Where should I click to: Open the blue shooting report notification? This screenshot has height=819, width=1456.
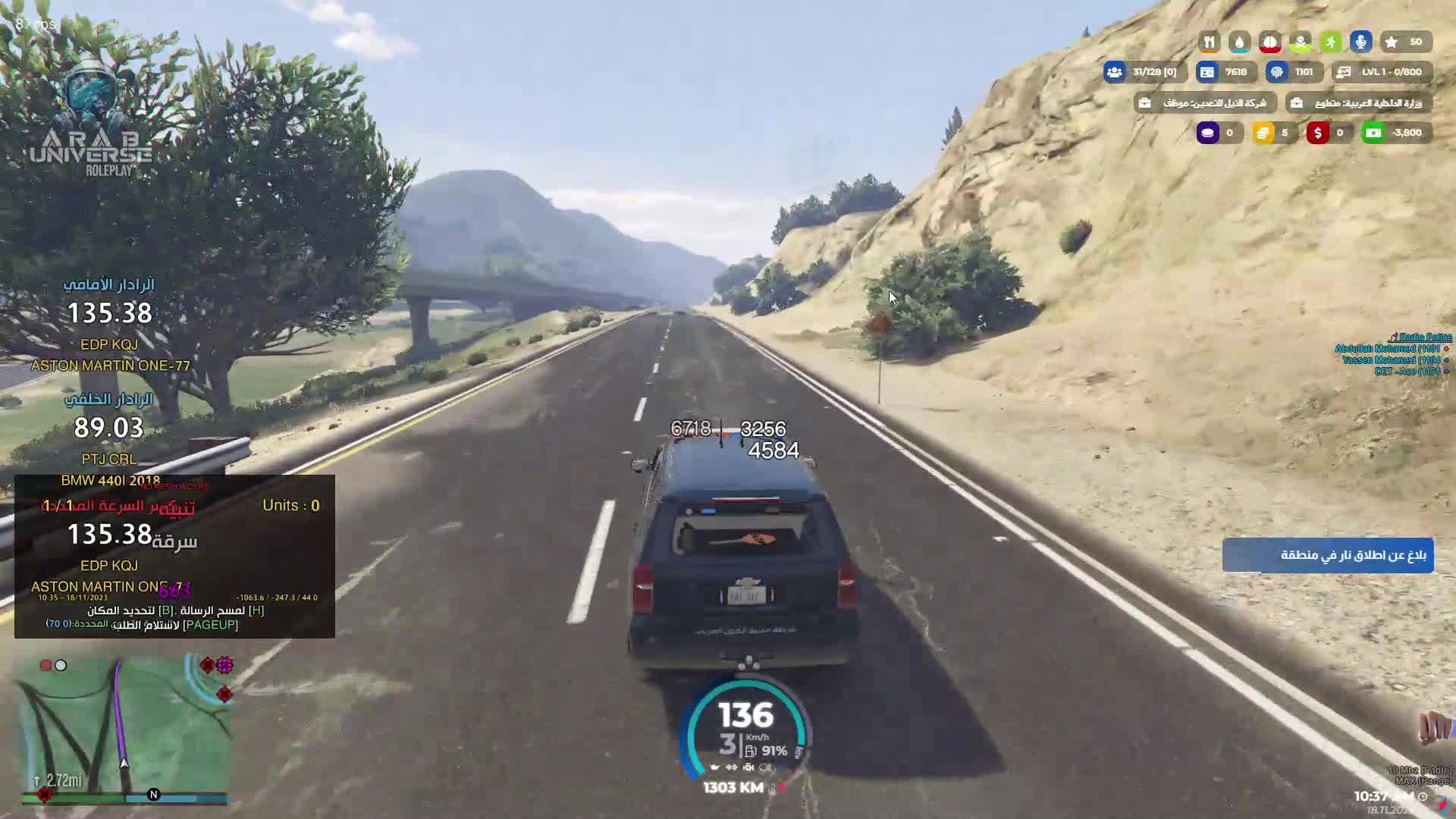tap(1327, 555)
